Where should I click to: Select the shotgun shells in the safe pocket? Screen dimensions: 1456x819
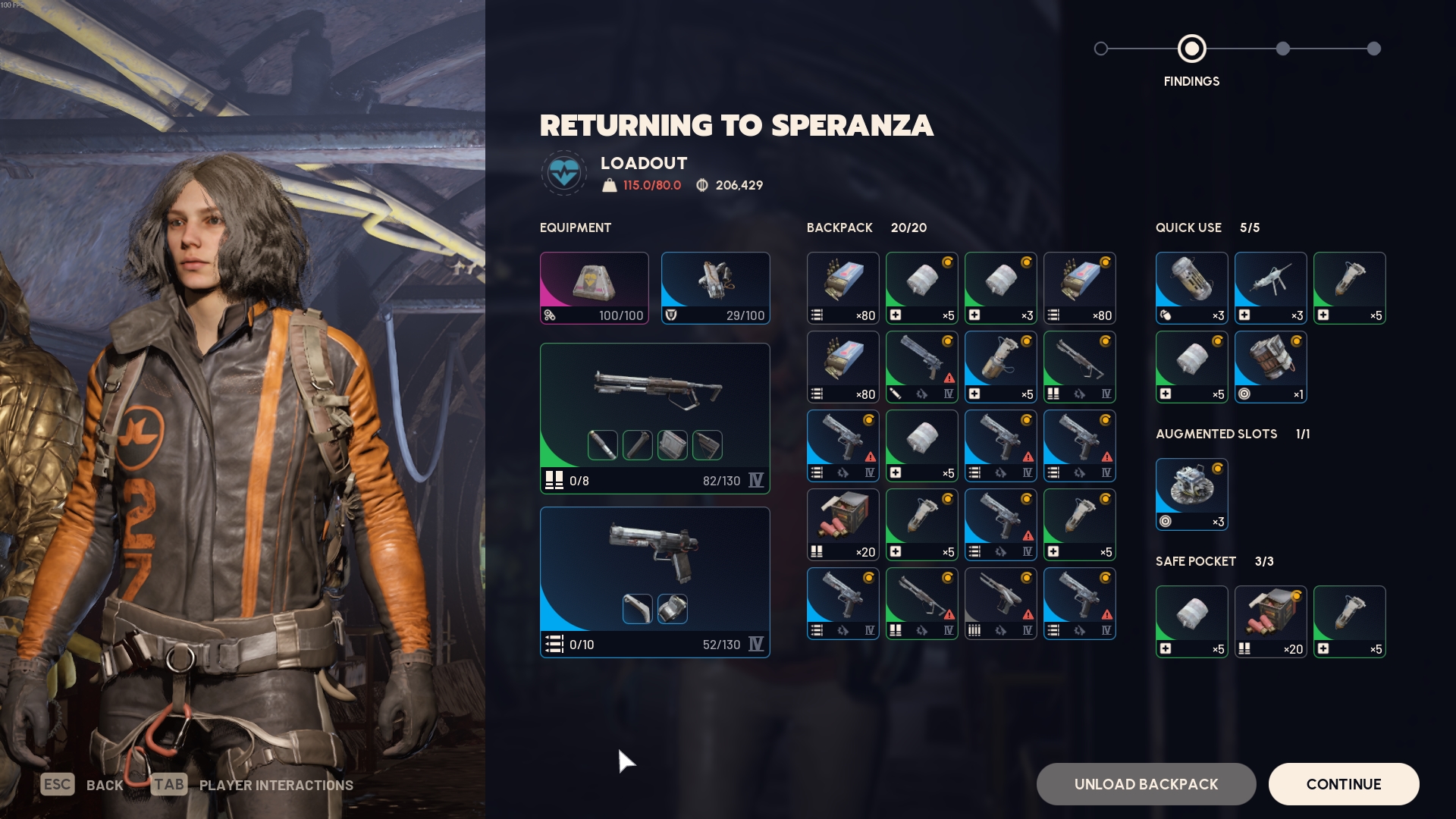pos(1270,622)
